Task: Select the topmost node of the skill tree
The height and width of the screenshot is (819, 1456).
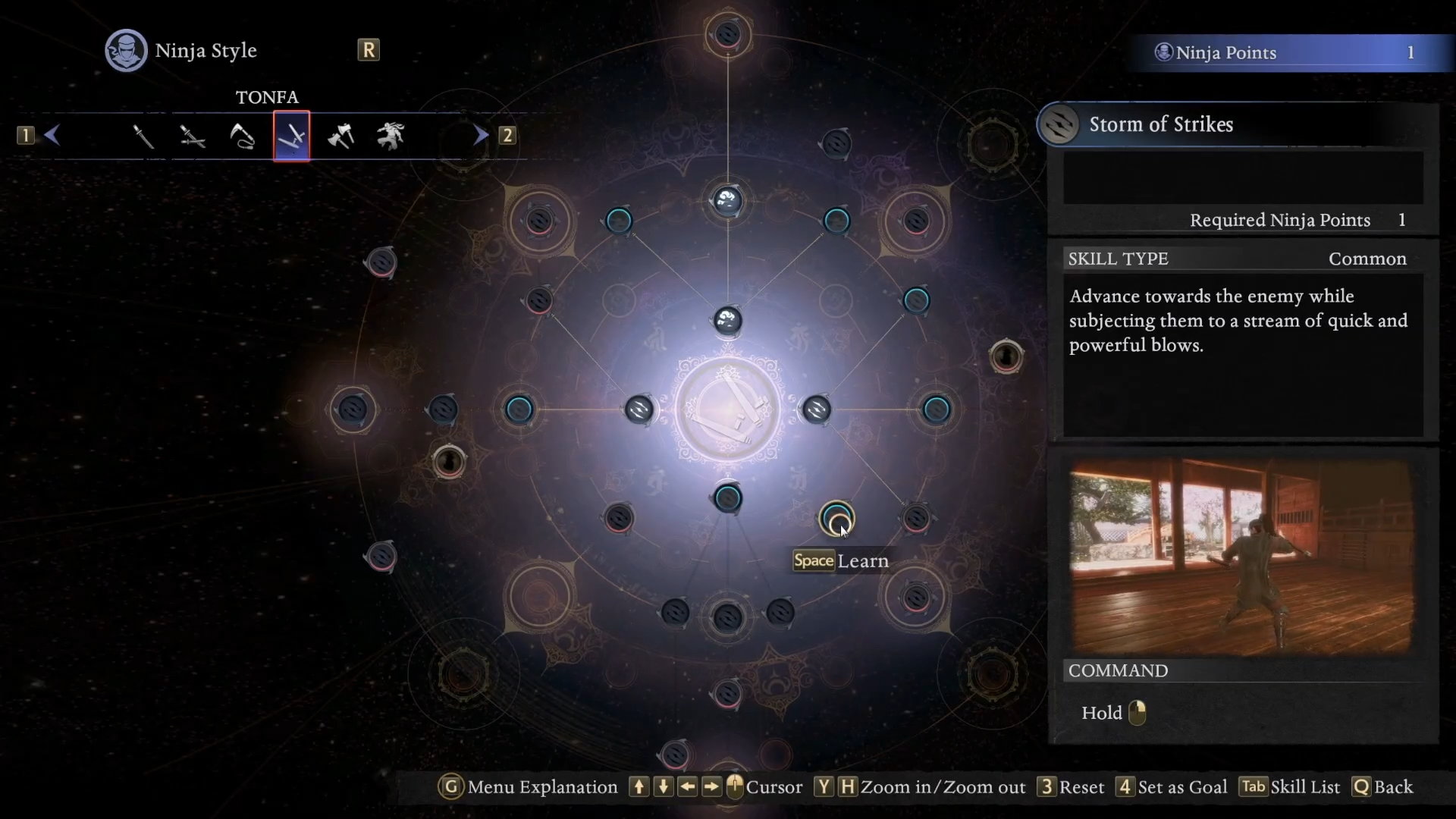Action: click(727, 34)
